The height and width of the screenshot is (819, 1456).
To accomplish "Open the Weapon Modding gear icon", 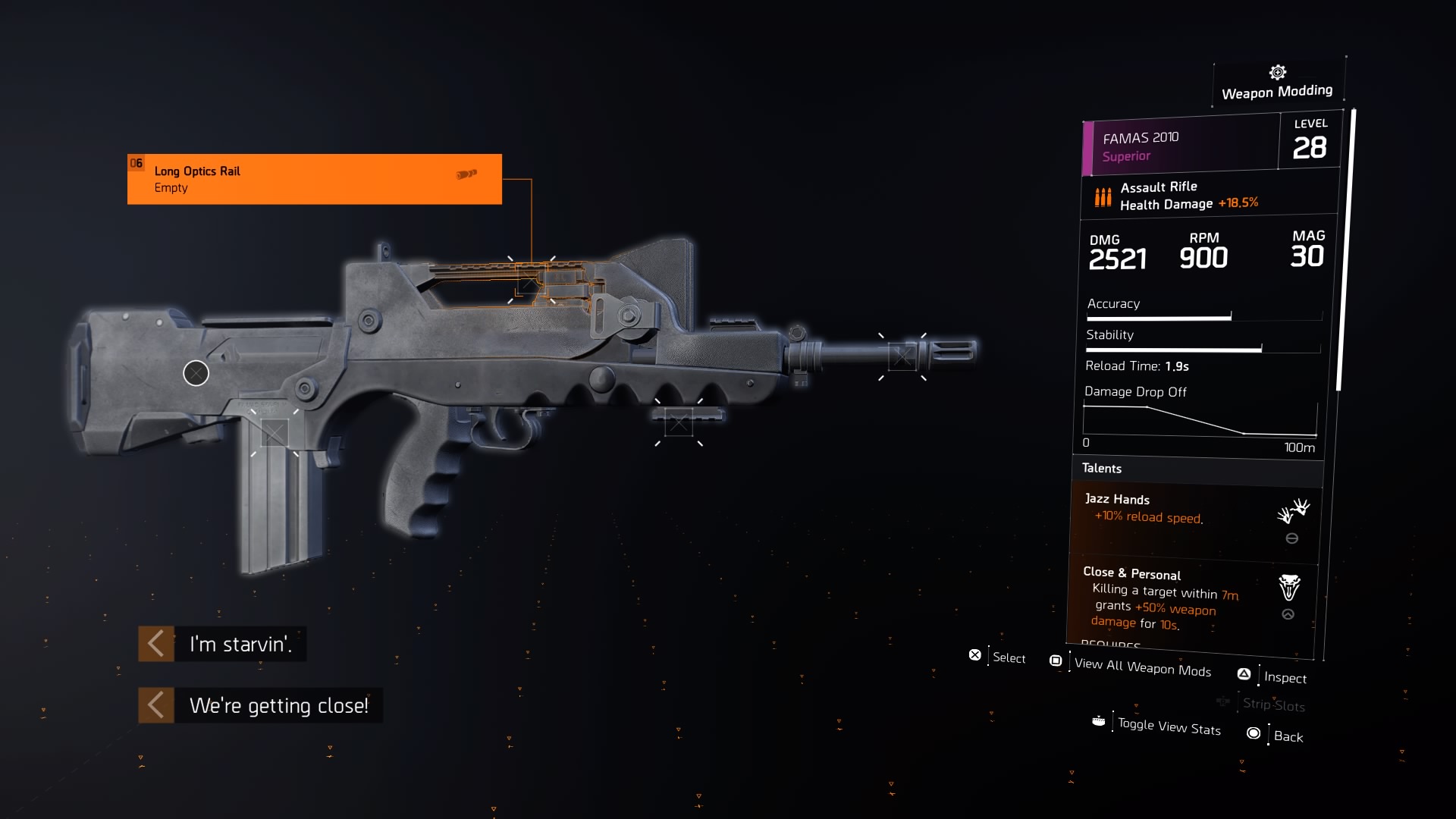I will (1277, 72).
